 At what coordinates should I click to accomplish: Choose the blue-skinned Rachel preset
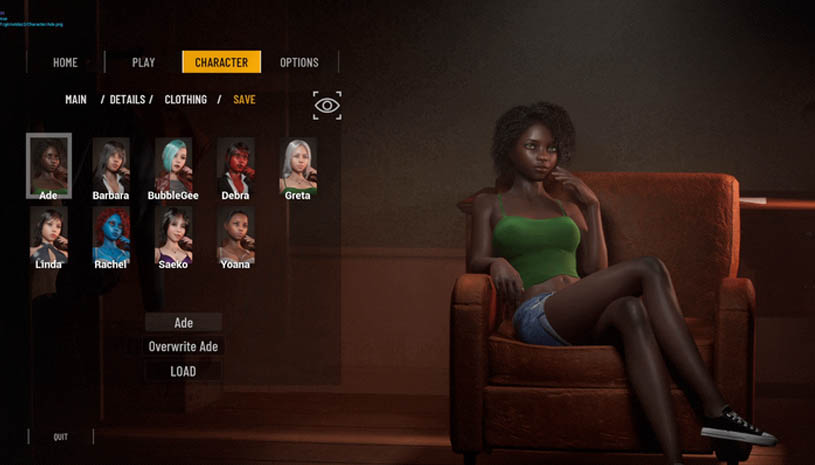(111, 235)
